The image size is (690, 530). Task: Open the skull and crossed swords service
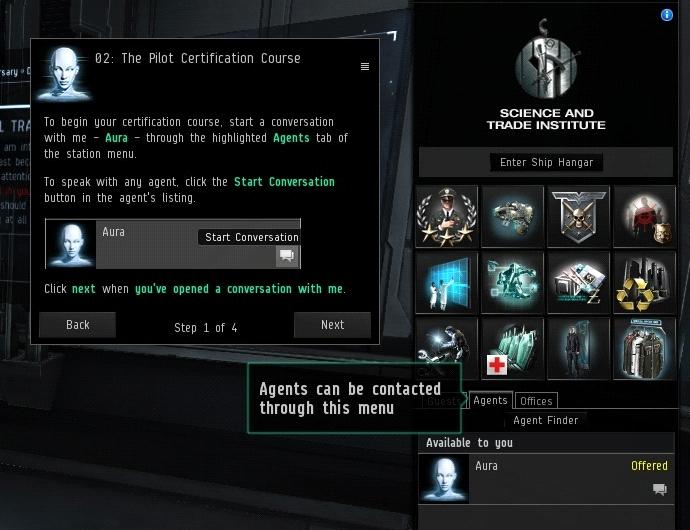tap(578, 217)
